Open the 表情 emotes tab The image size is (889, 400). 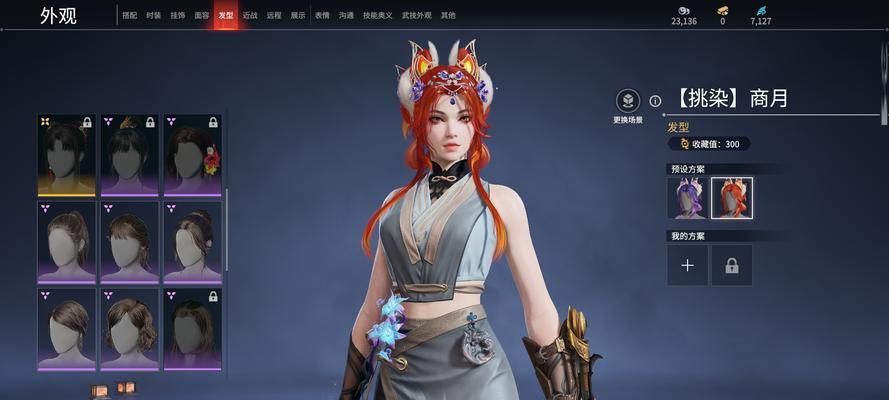point(322,16)
